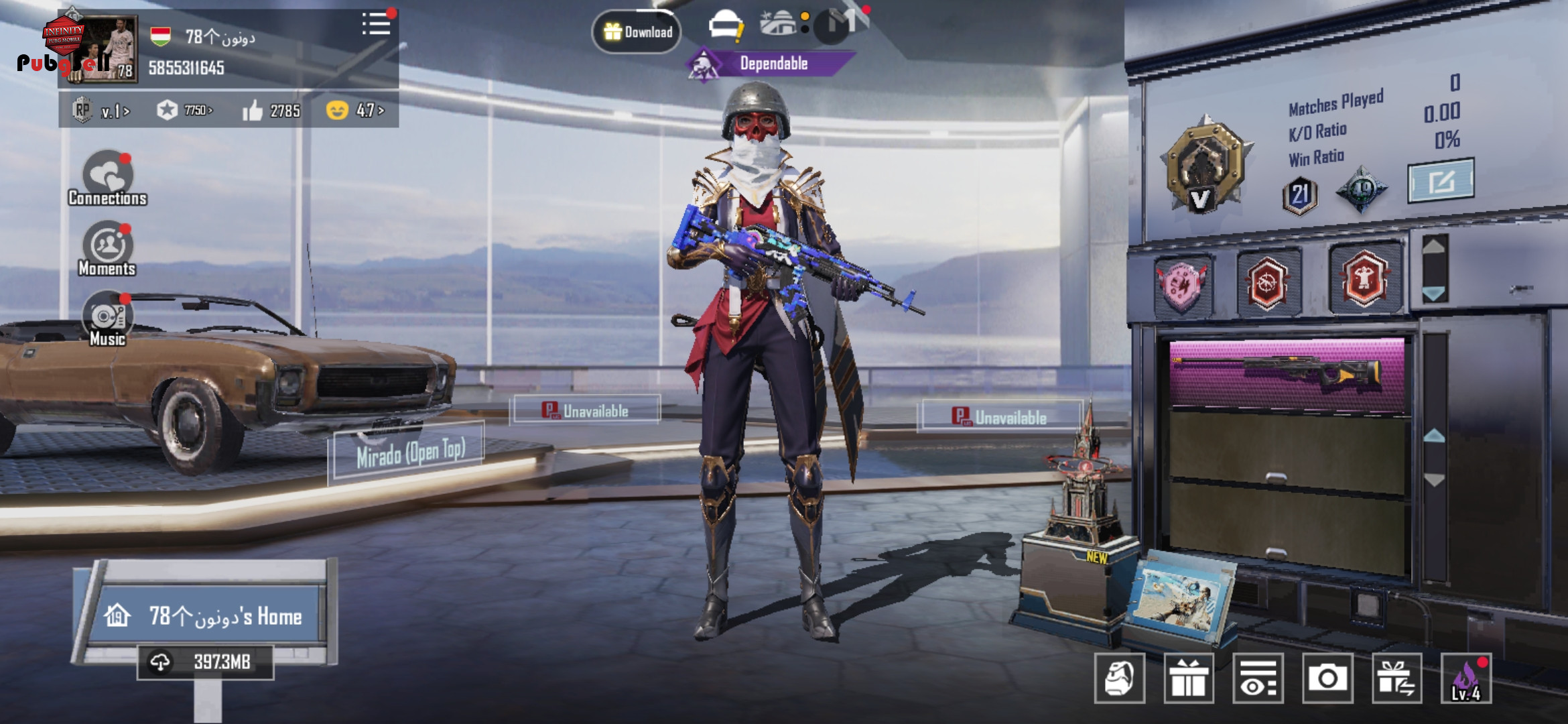Open the hamburger list menu

click(x=376, y=24)
